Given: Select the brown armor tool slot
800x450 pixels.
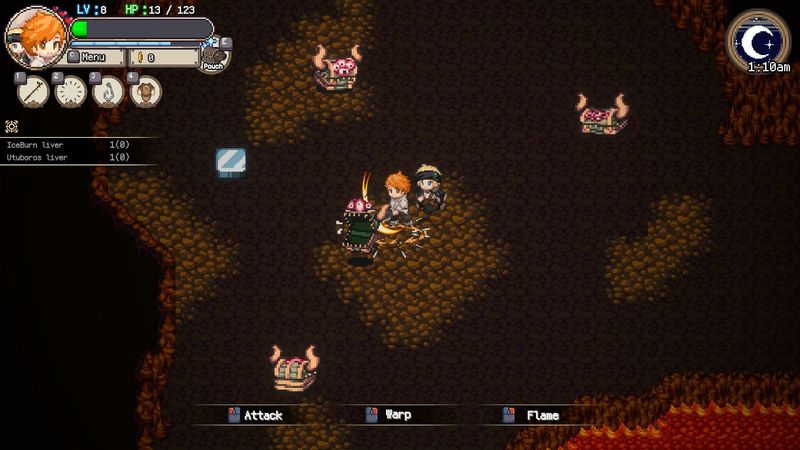Looking at the screenshot, I should 146,91.
